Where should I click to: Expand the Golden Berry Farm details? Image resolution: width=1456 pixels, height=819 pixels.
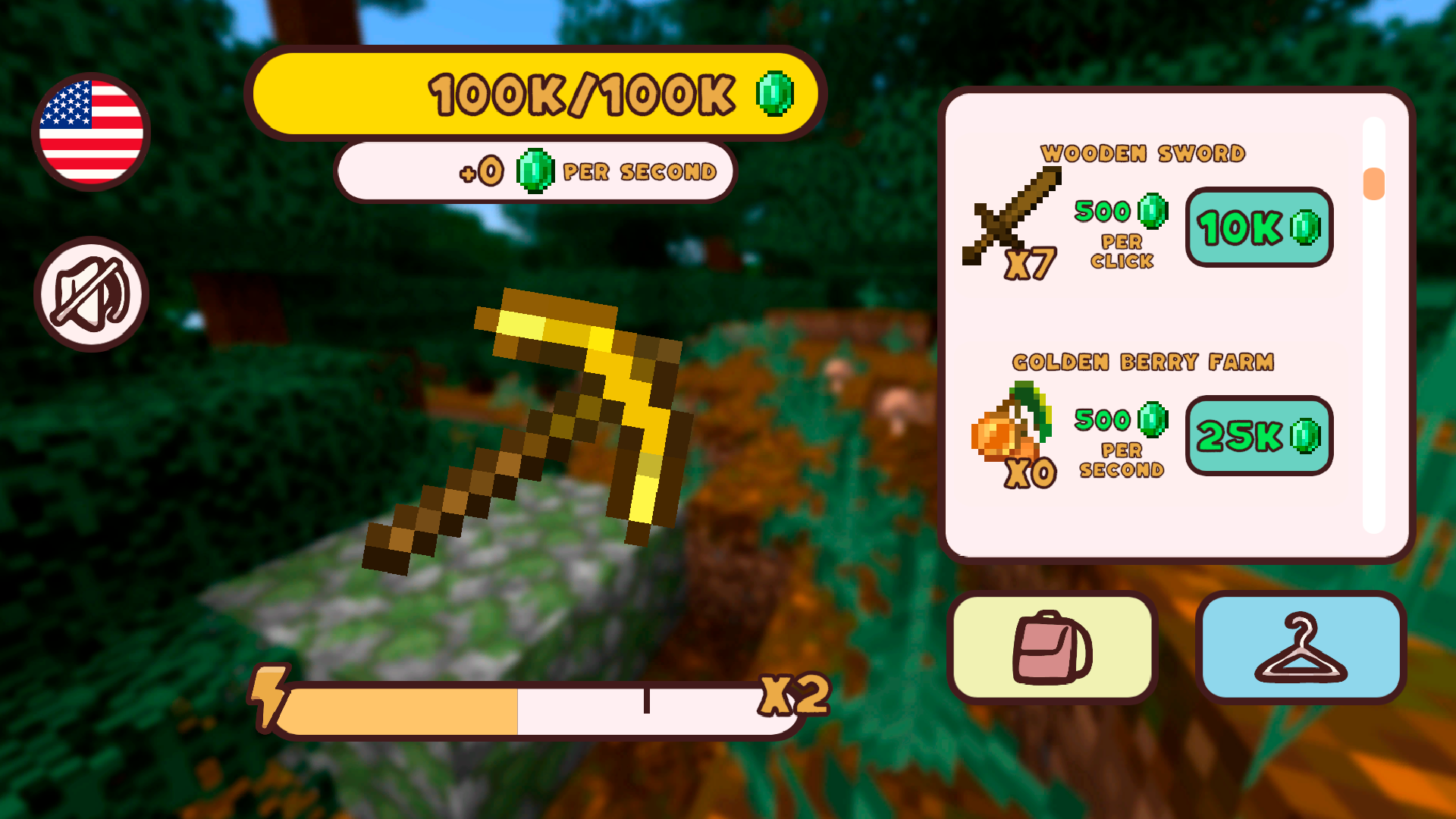tap(1145, 362)
